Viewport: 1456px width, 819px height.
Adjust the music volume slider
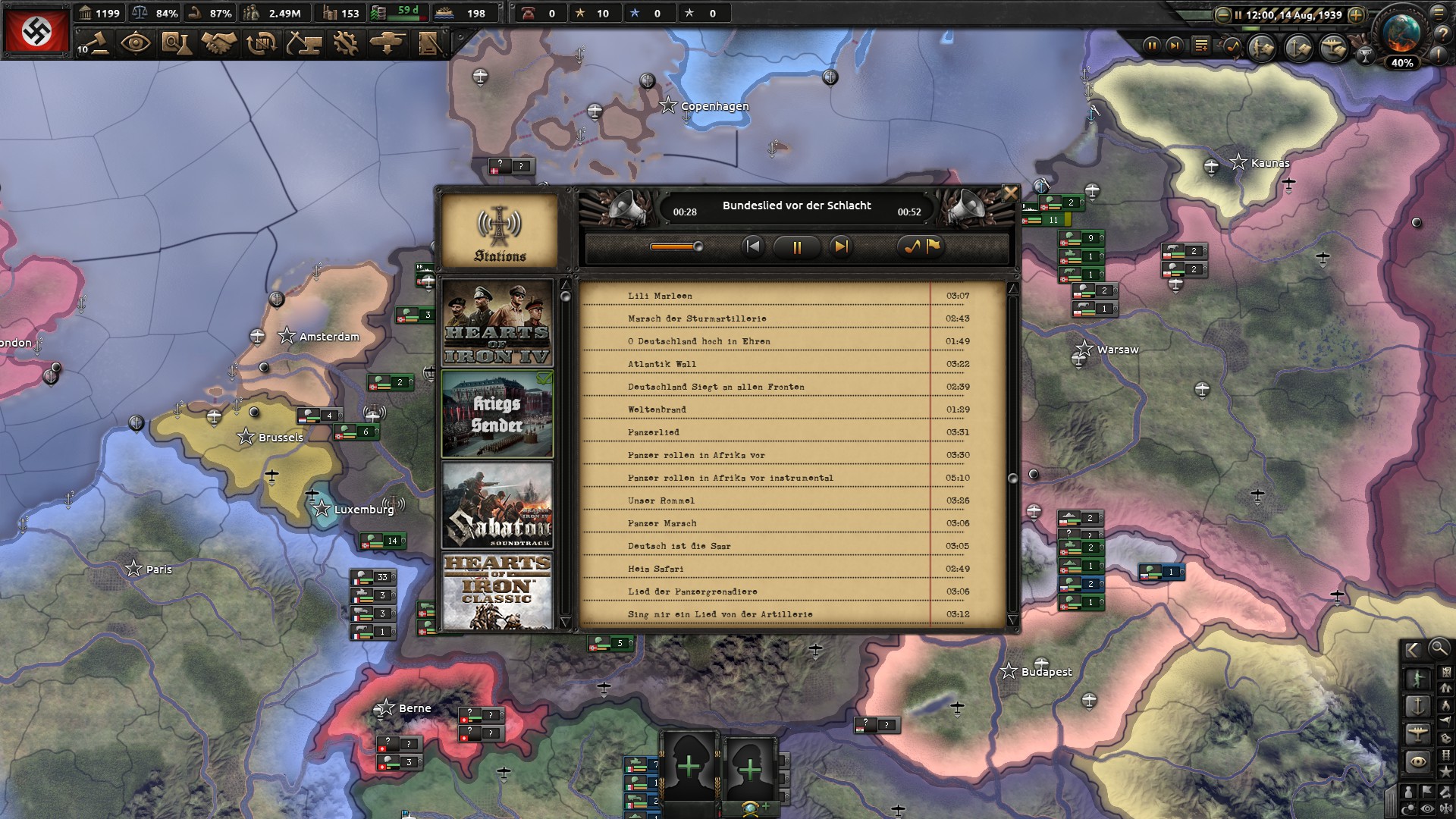[x=676, y=246]
